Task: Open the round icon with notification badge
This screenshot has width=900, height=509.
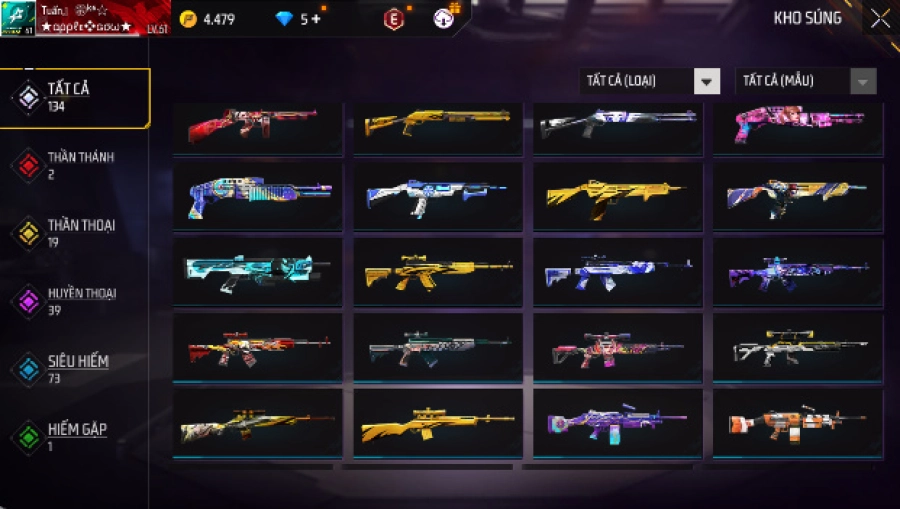Action: click(x=445, y=18)
